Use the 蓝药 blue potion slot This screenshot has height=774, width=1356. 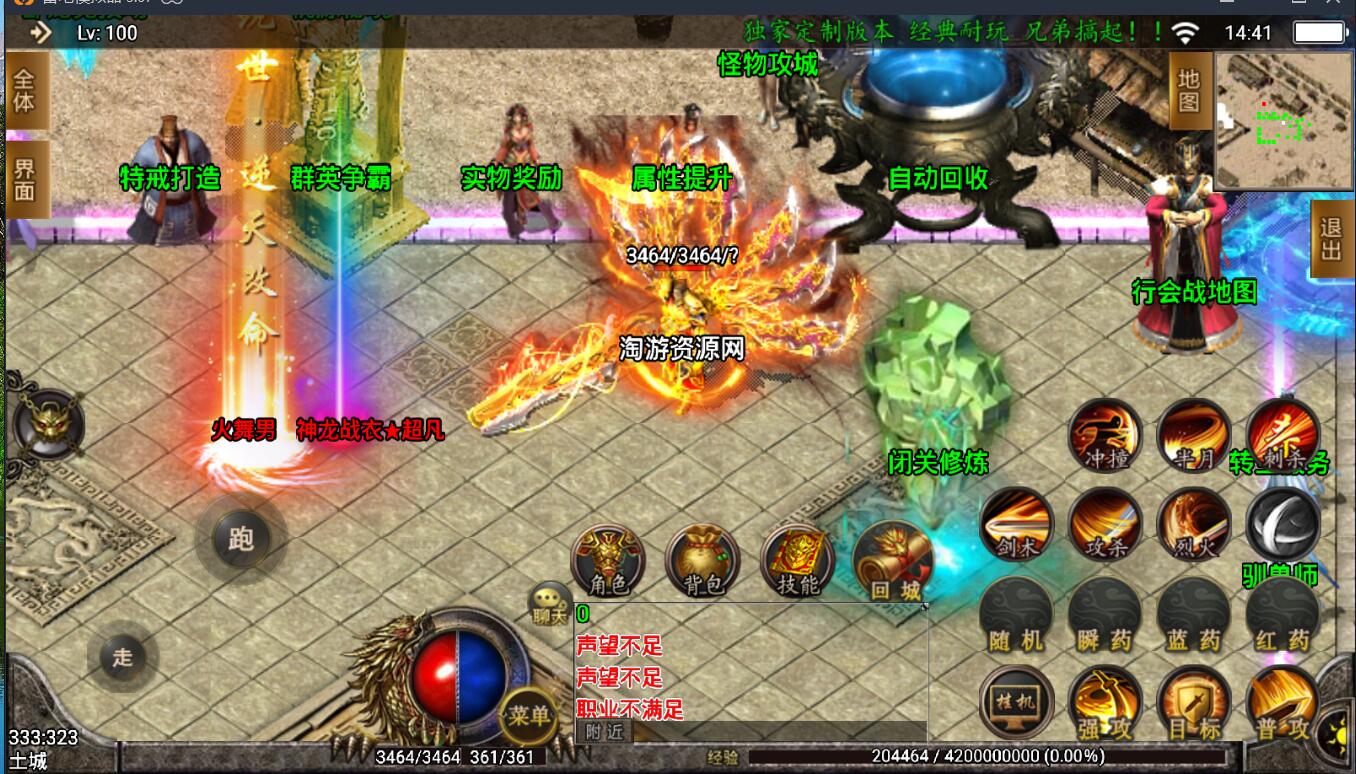(1194, 613)
